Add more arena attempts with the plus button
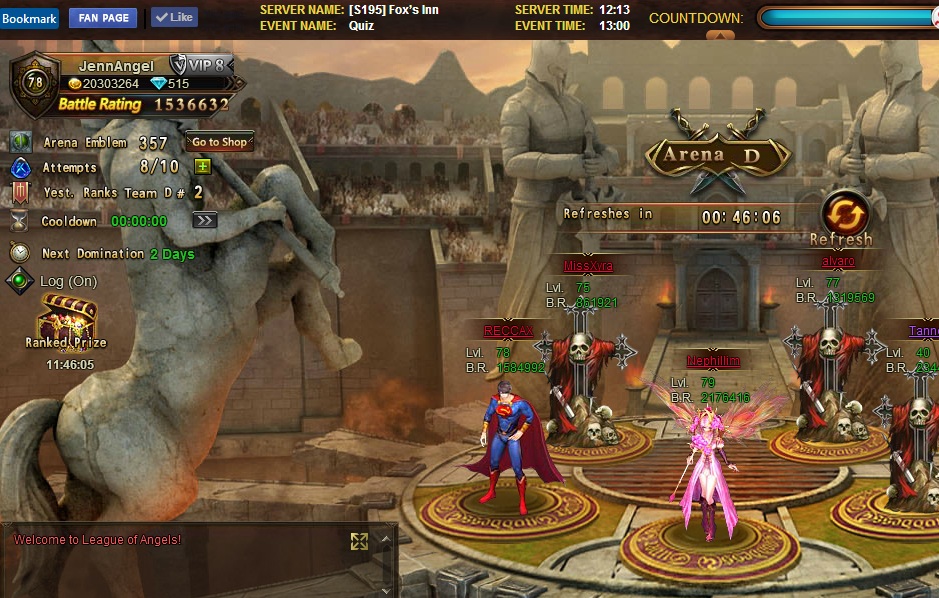This screenshot has width=939, height=598. pos(202,167)
